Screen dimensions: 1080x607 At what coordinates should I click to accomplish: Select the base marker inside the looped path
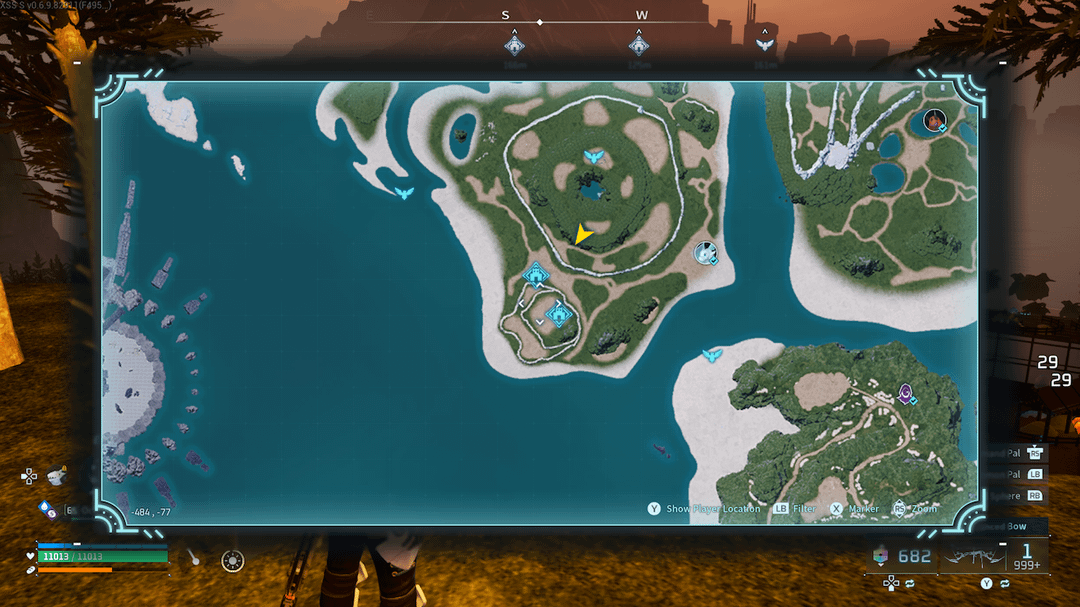pyautogui.click(x=559, y=316)
